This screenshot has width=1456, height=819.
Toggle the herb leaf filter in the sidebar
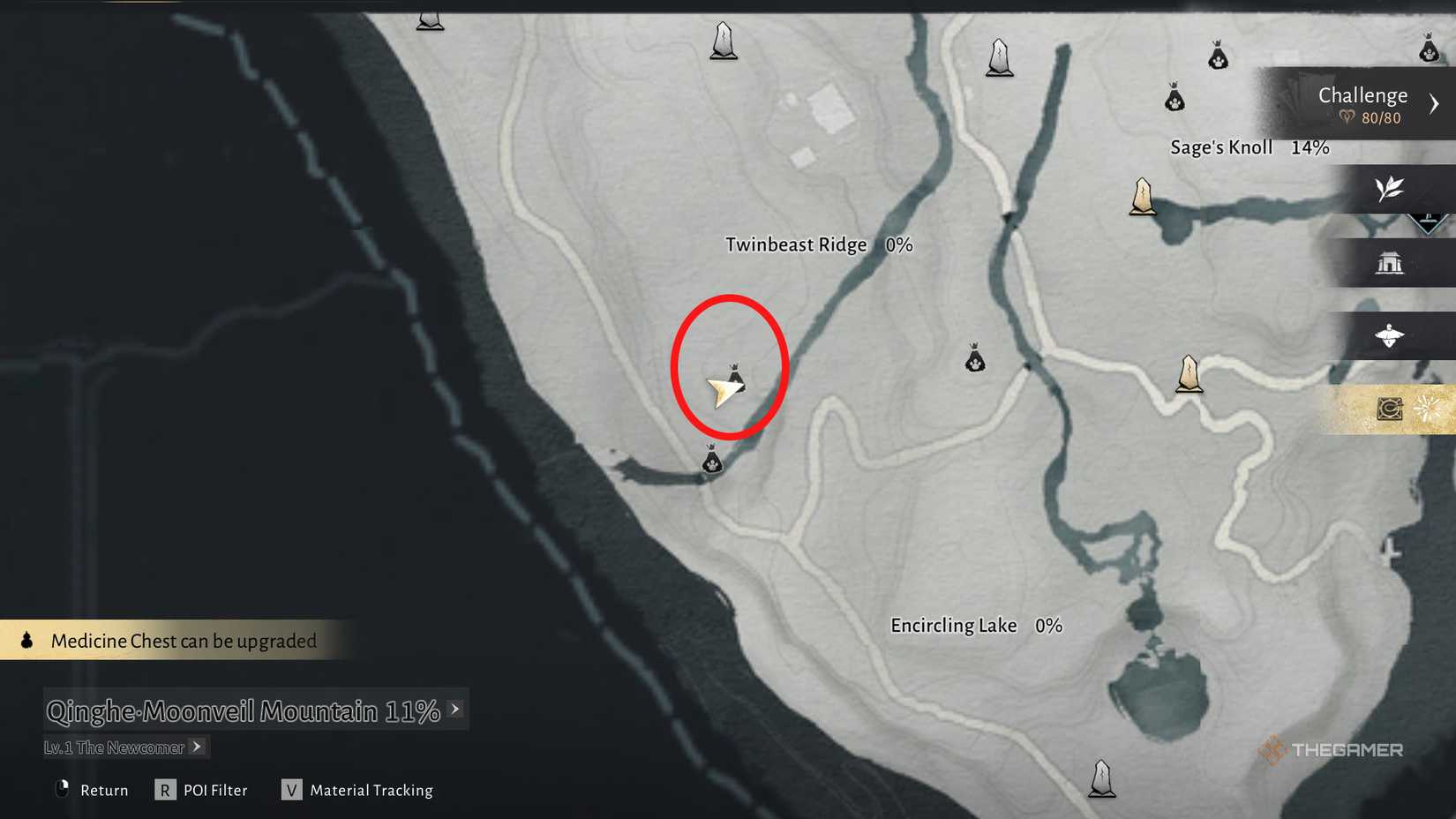(x=1390, y=191)
